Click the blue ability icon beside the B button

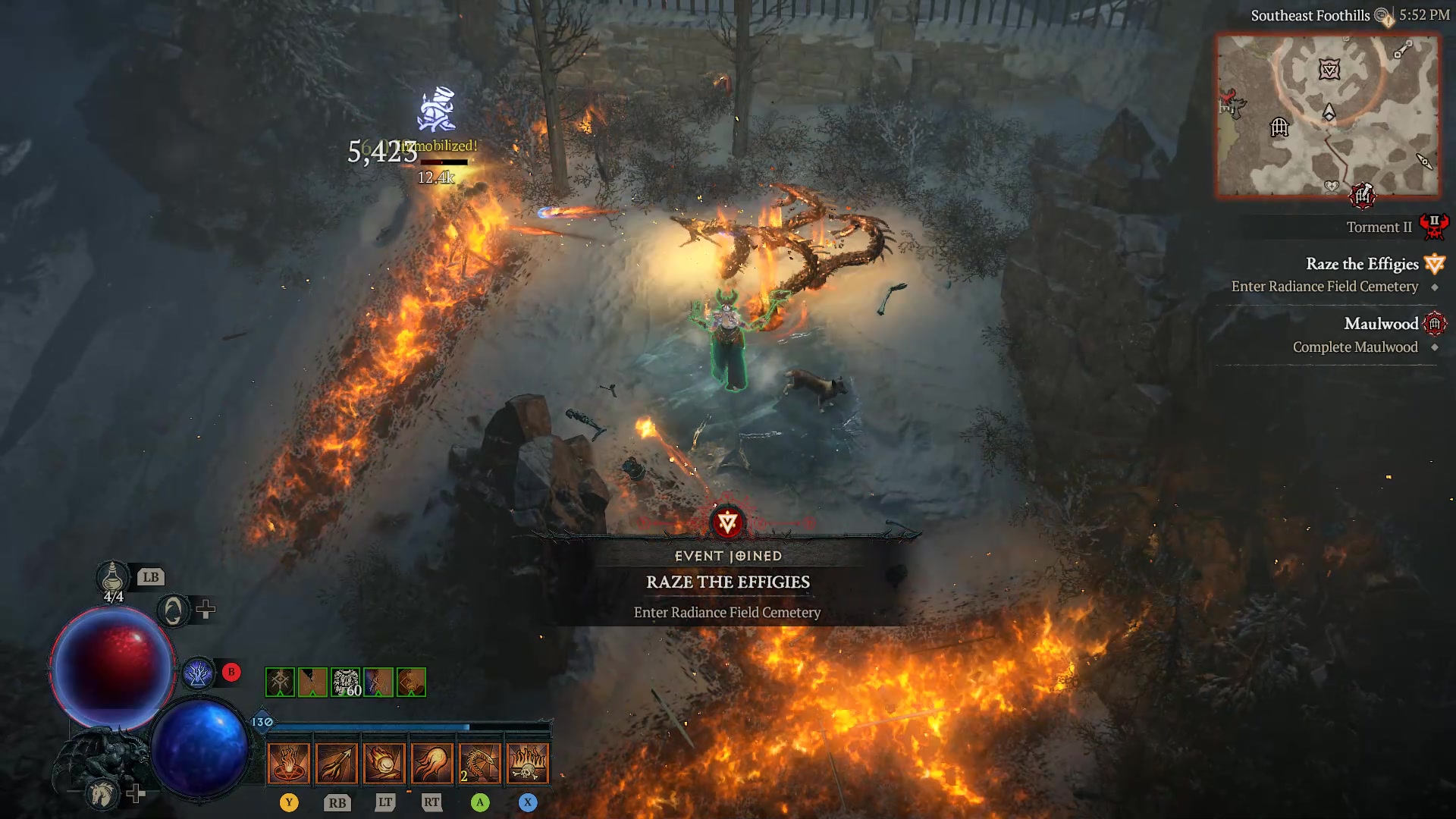(199, 672)
